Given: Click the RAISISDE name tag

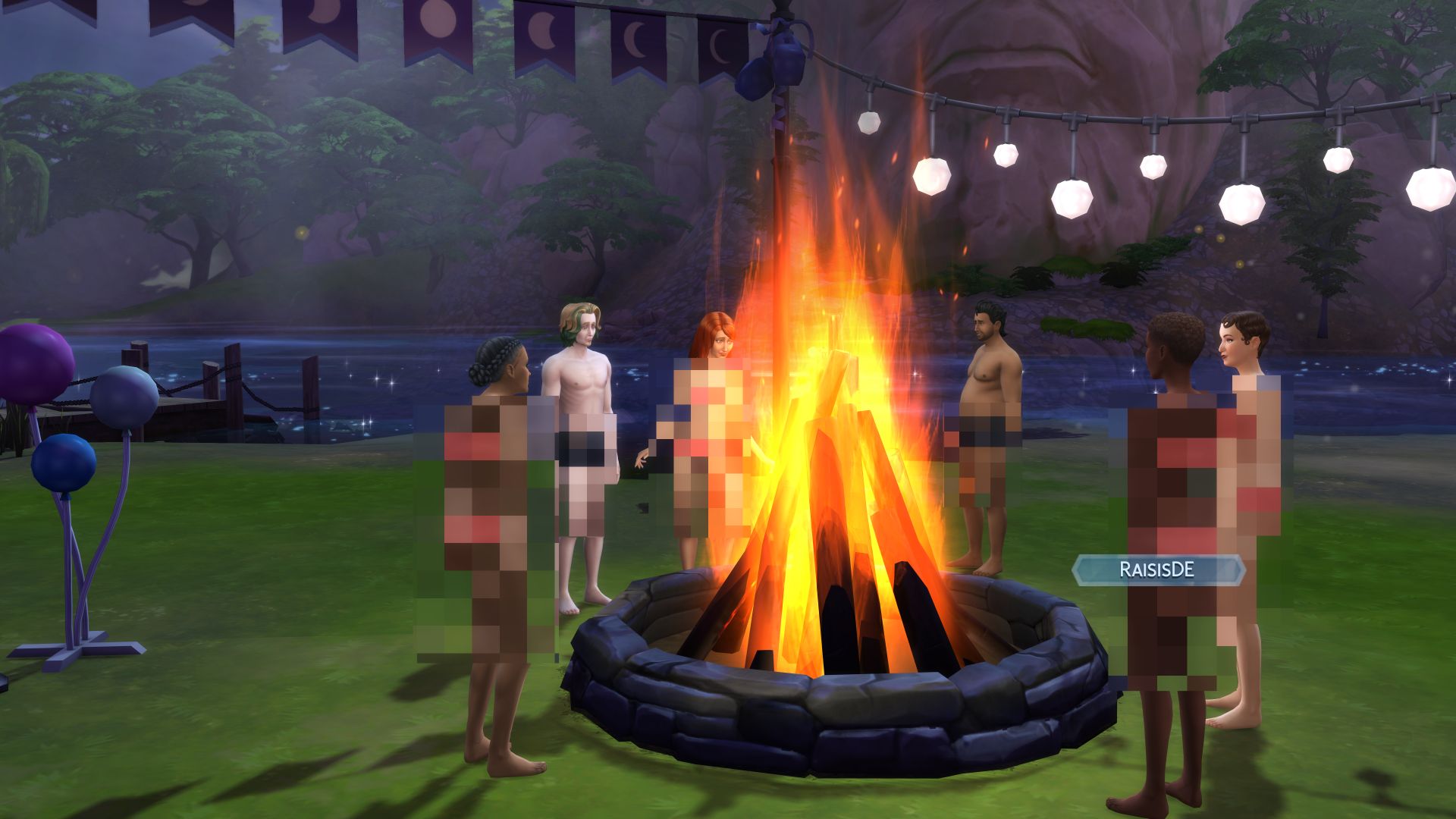Looking at the screenshot, I should click(x=1157, y=570).
